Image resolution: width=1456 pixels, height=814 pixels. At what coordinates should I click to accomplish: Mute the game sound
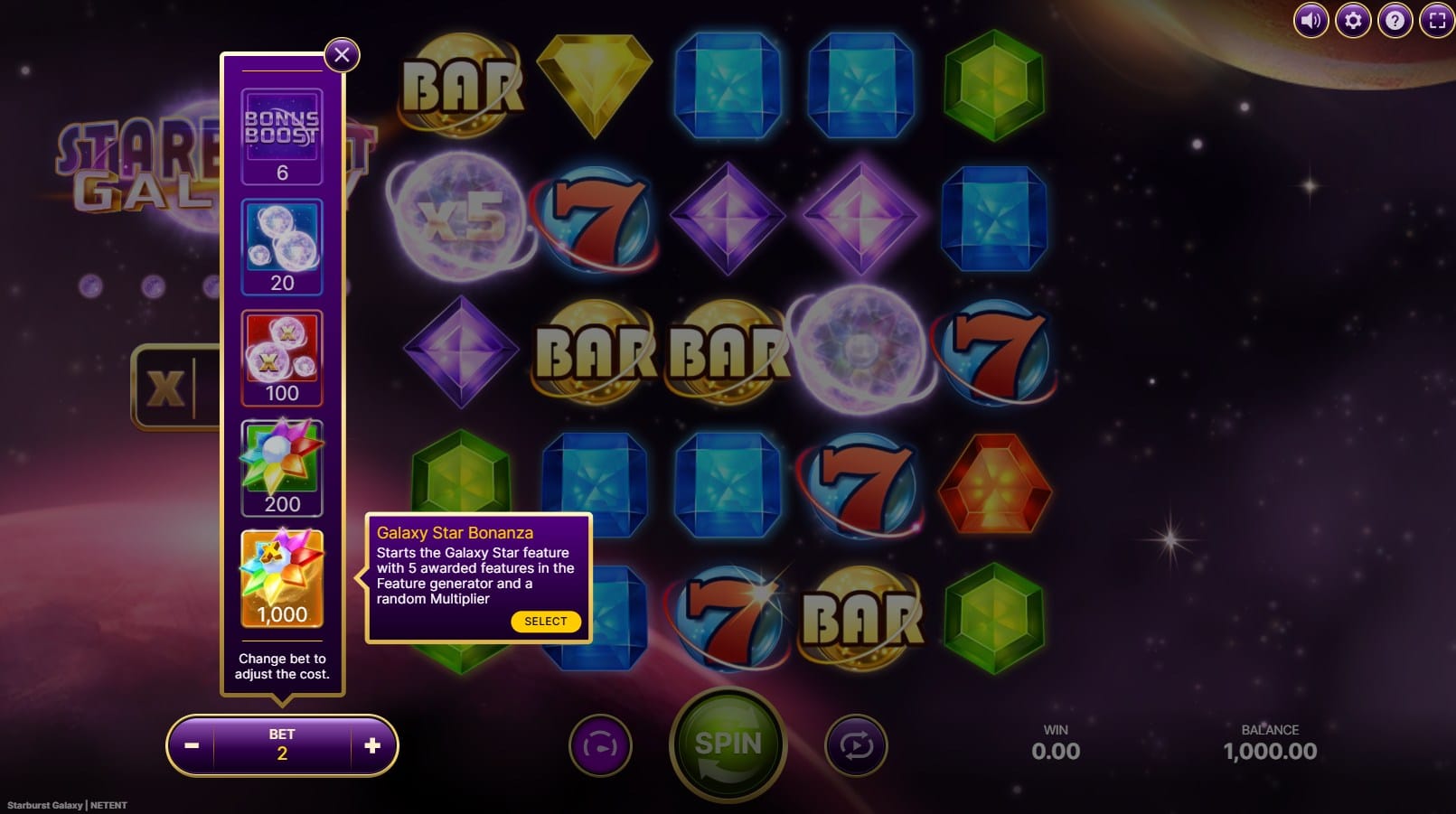tap(1310, 20)
